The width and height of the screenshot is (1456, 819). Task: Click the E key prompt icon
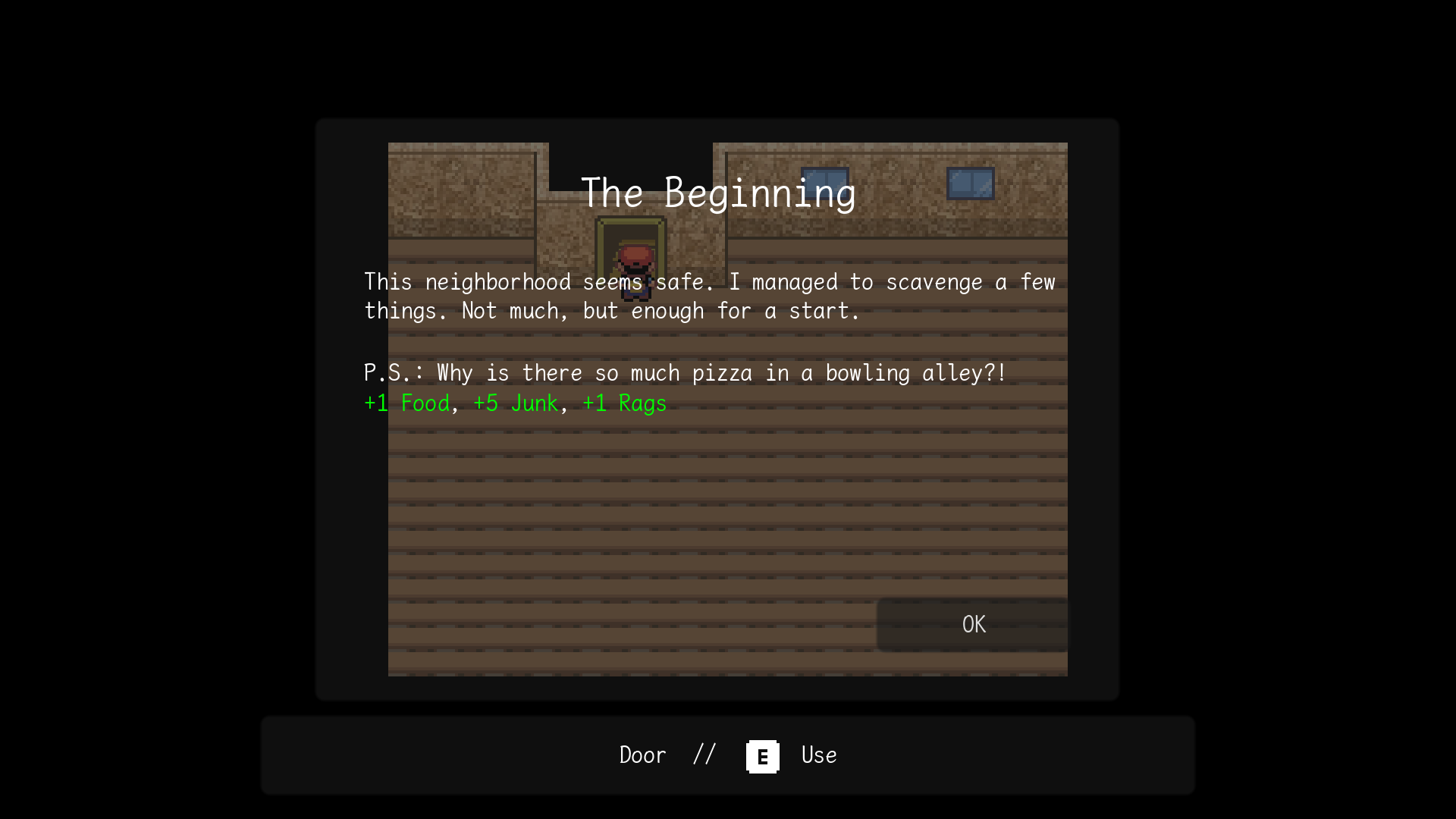[x=761, y=755]
